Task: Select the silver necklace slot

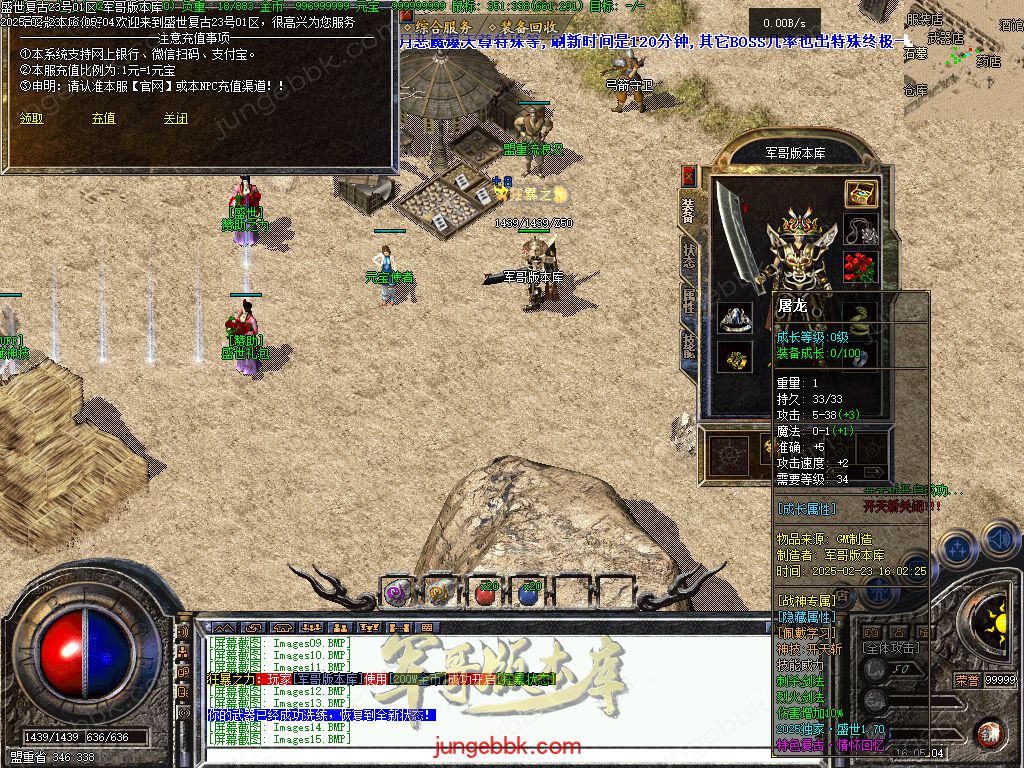Action: pos(861,231)
